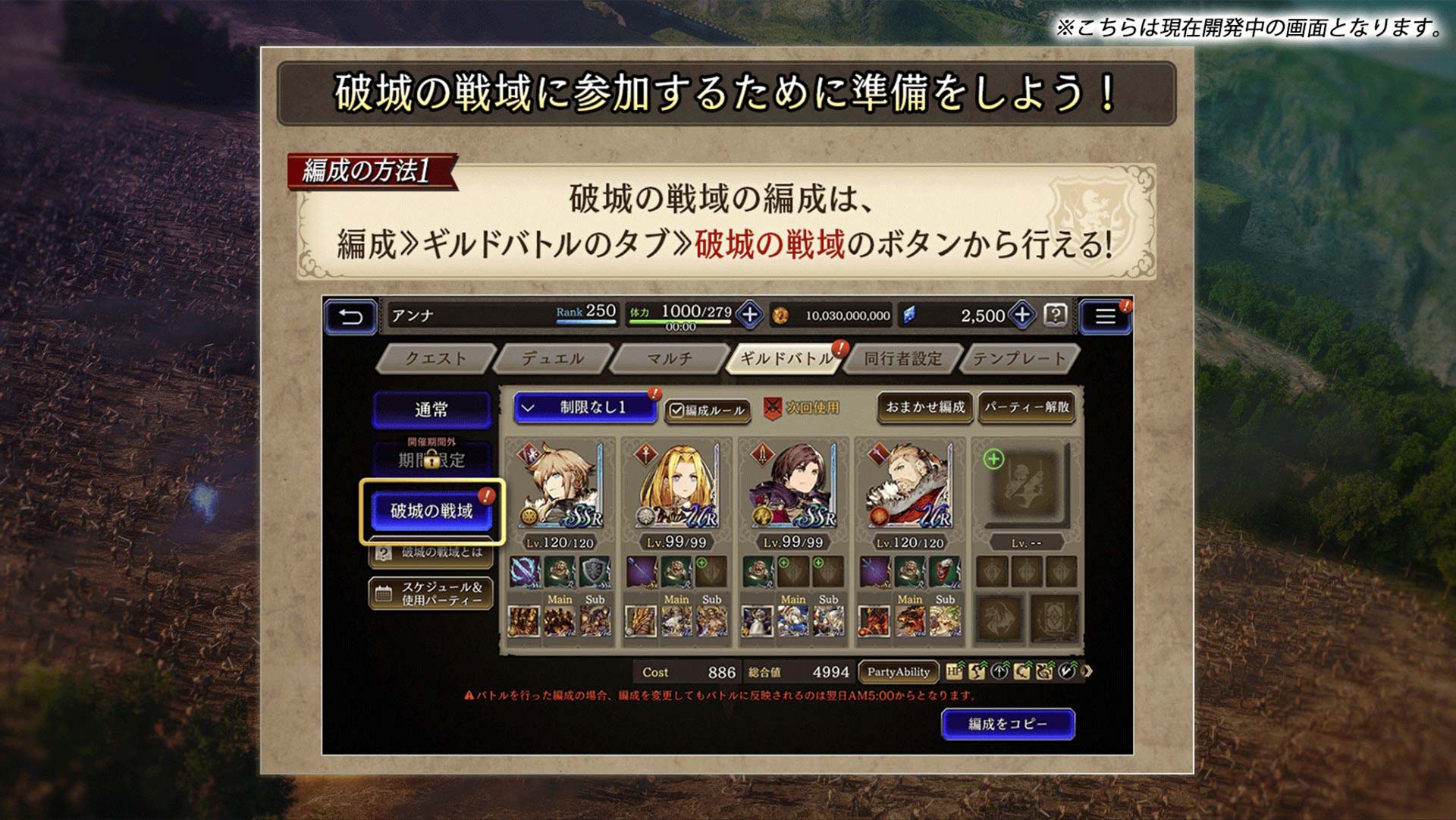The height and width of the screenshot is (820, 1456).
Task: Open the stamina plus icon to recover 体力
Action: click(x=749, y=316)
